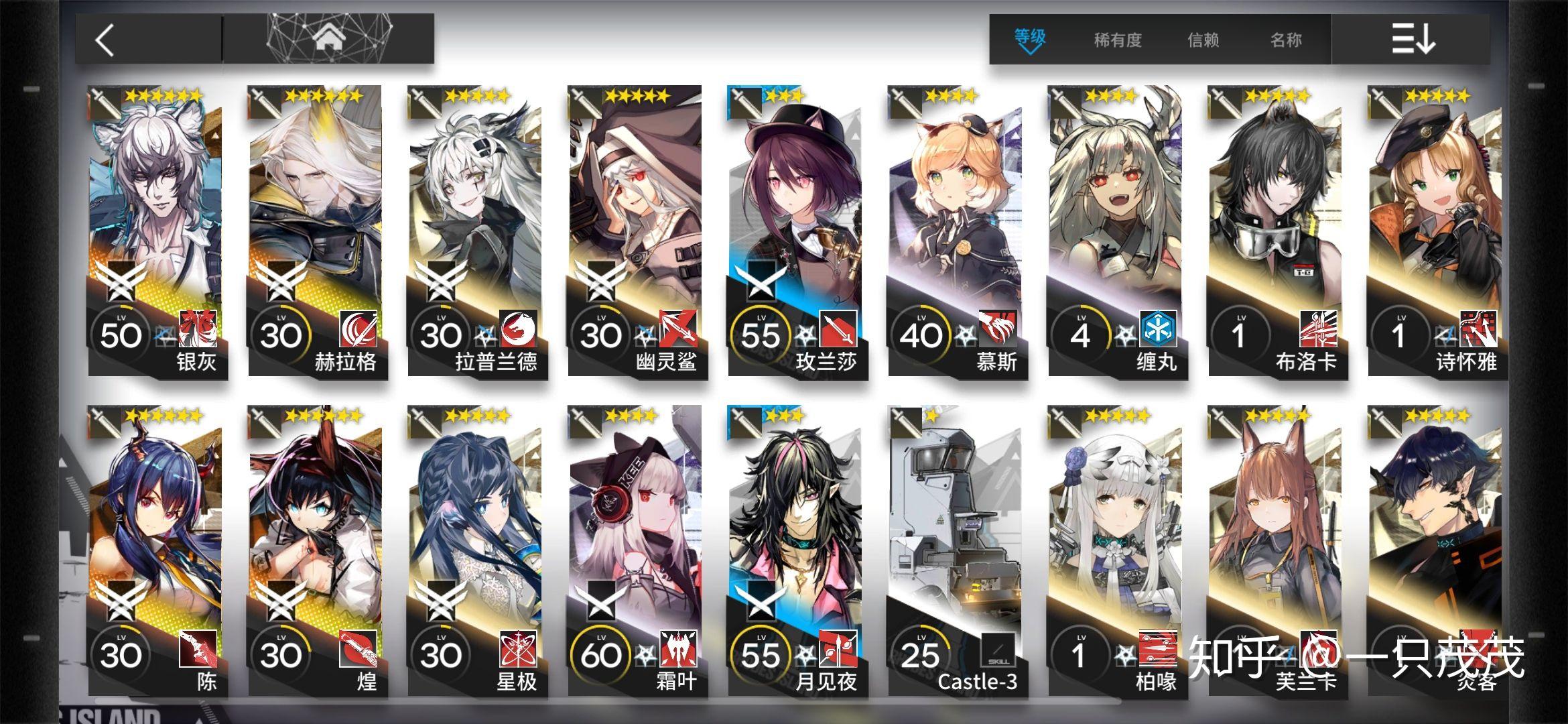Open the home navigation menu
Viewport: 1568px width, 724px height.
click(328, 39)
